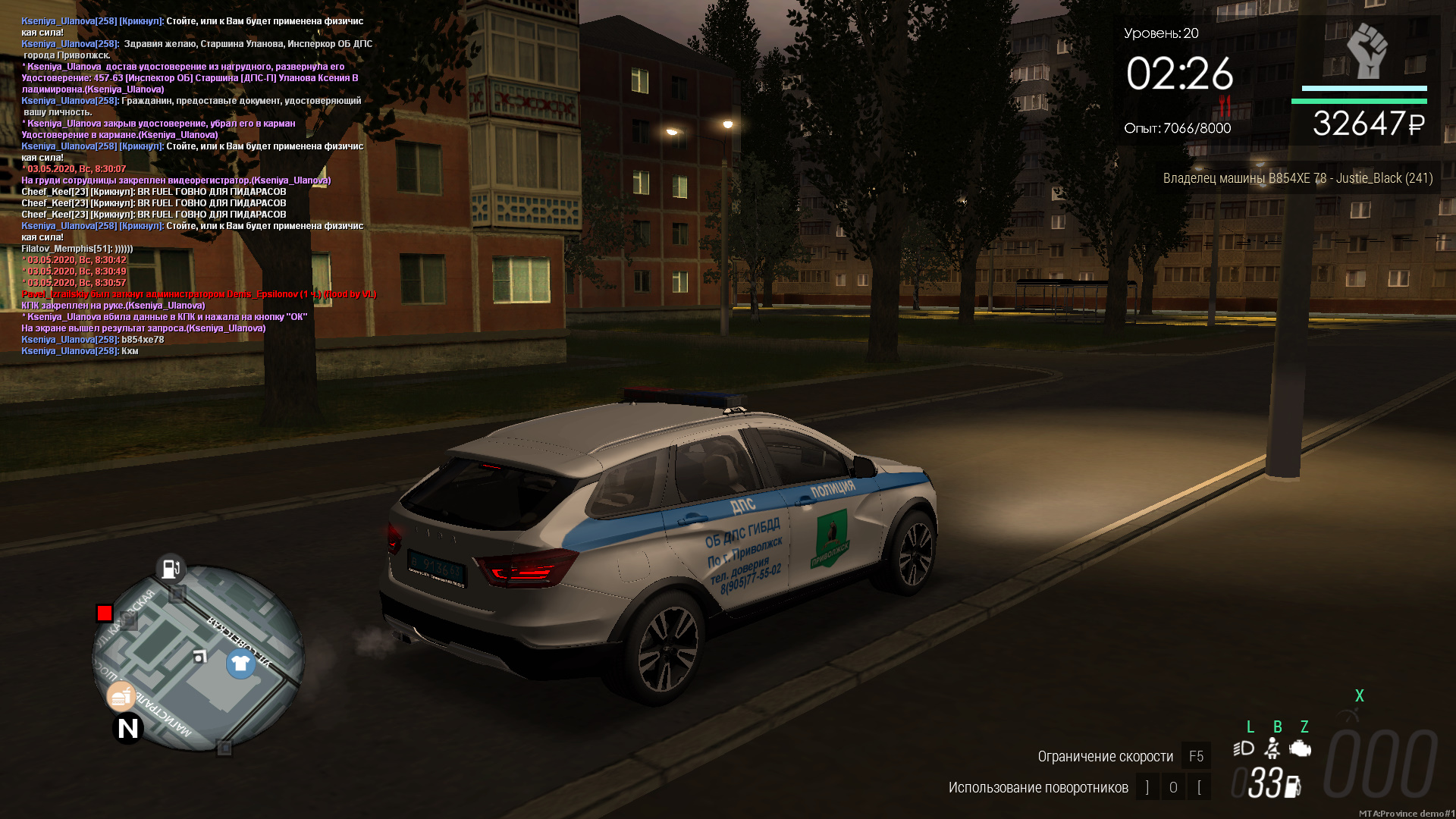The image size is (1456, 819).
Task: Click the fuel pump icon by the fuel gauge
Action: pyautogui.click(x=1293, y=786)
